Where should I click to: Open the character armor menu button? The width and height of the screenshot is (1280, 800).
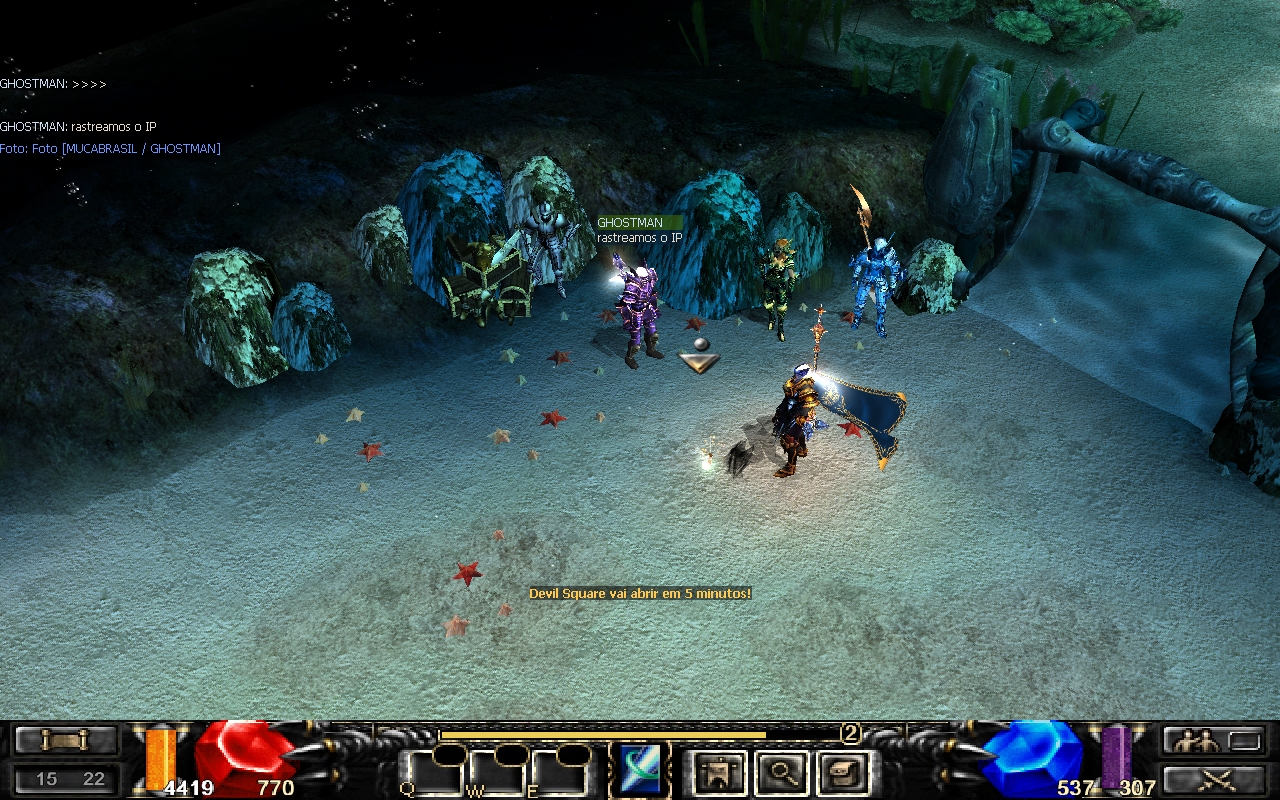coord(718,772)
